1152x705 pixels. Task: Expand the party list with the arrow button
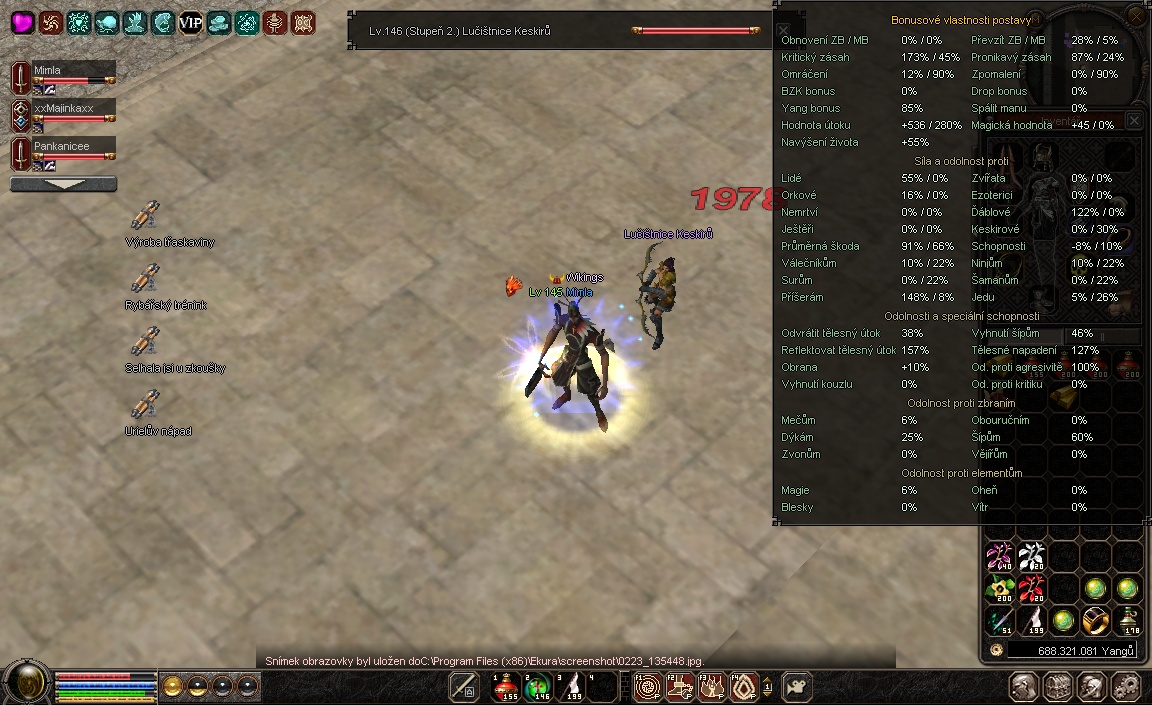[63, 184]
